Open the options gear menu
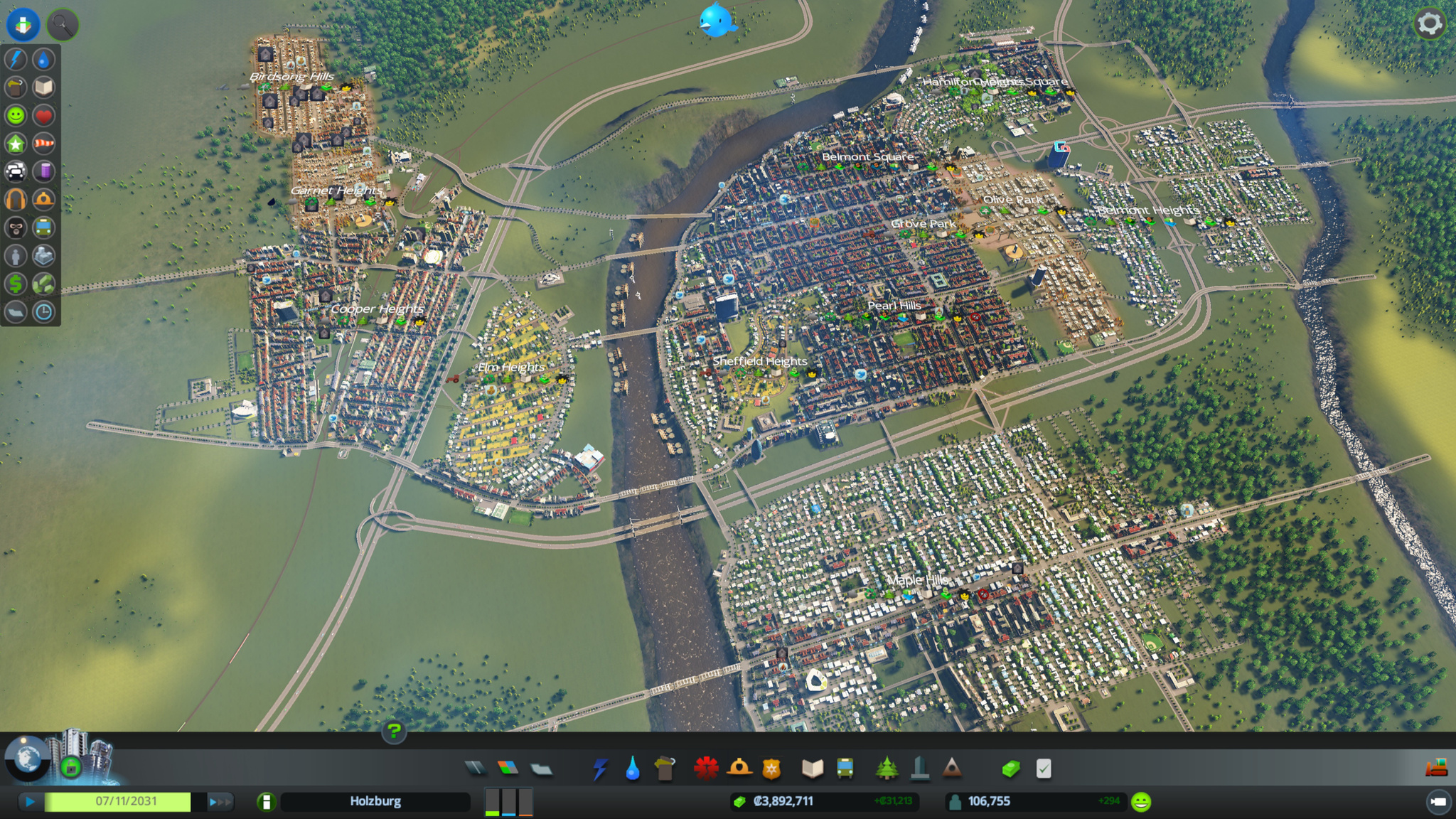The image size is (1456, 819). (1429, 24)
